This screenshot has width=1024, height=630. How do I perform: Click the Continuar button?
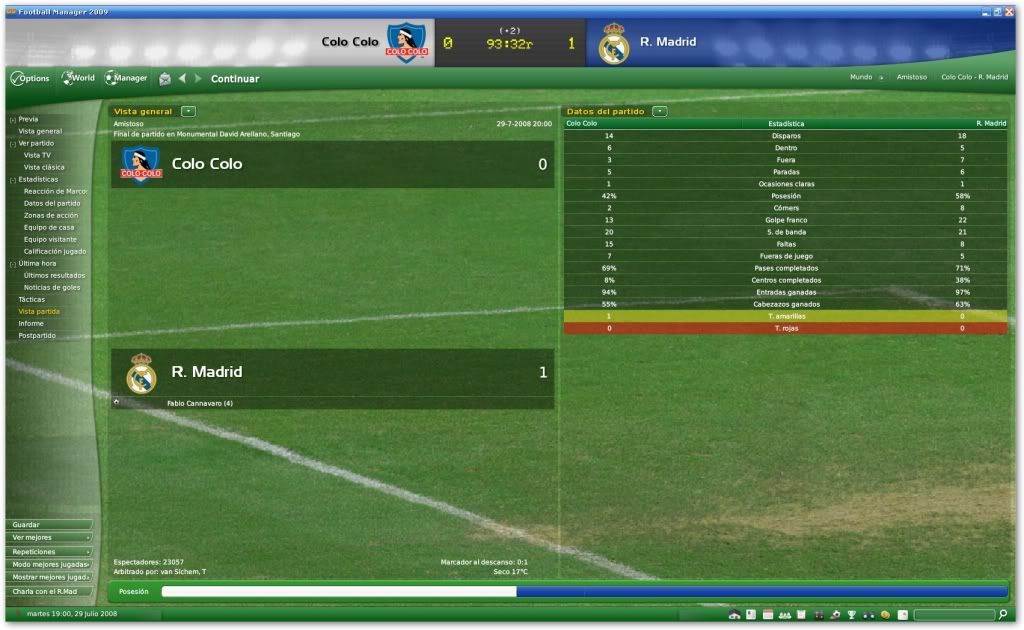coord(235,79)
